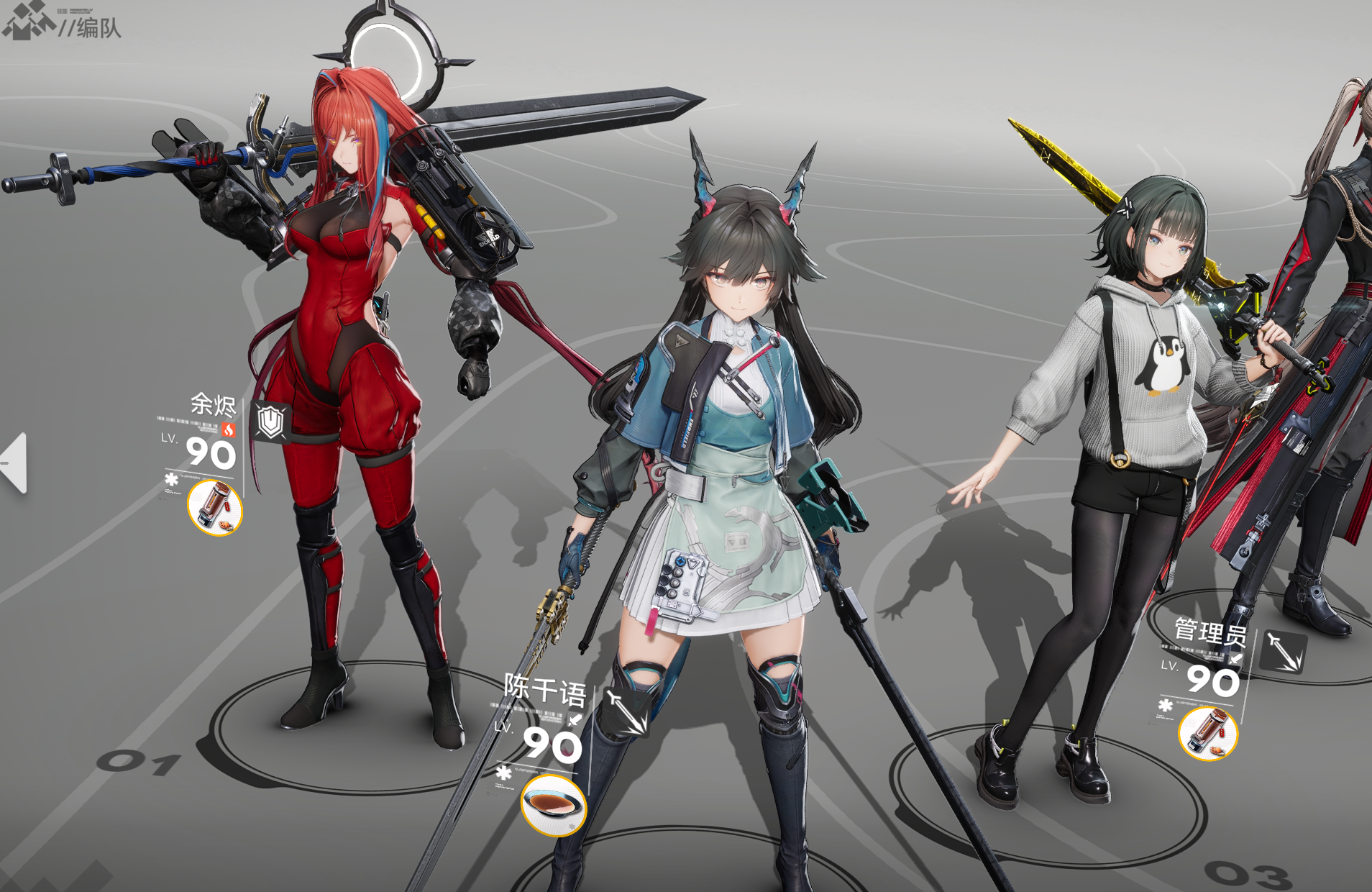Click the left arrow to switch squads
The height and width of the screenshot is (892, 1372).
pyautogui.click(x=16, y=463)
